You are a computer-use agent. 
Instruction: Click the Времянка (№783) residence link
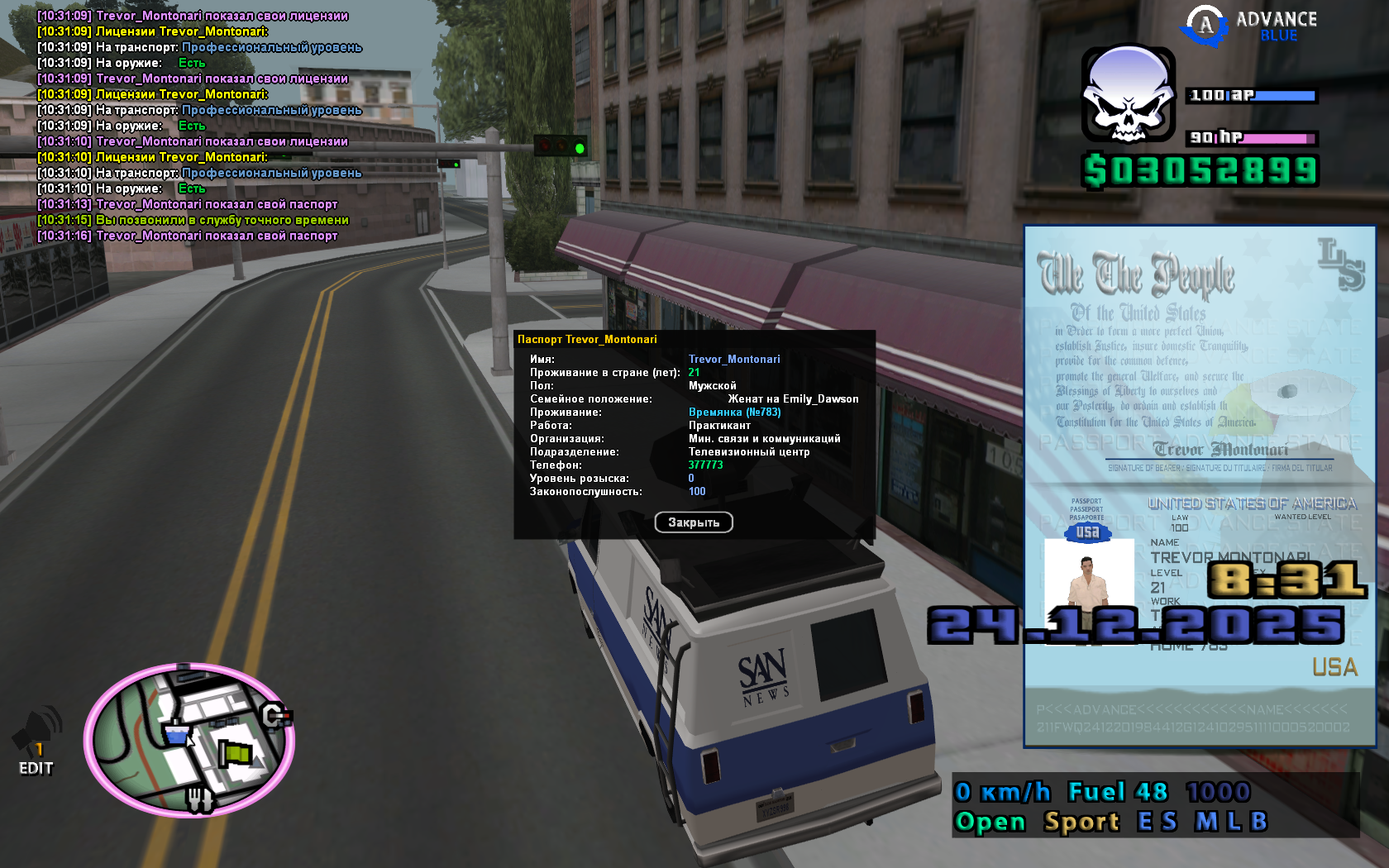(734, 413)
